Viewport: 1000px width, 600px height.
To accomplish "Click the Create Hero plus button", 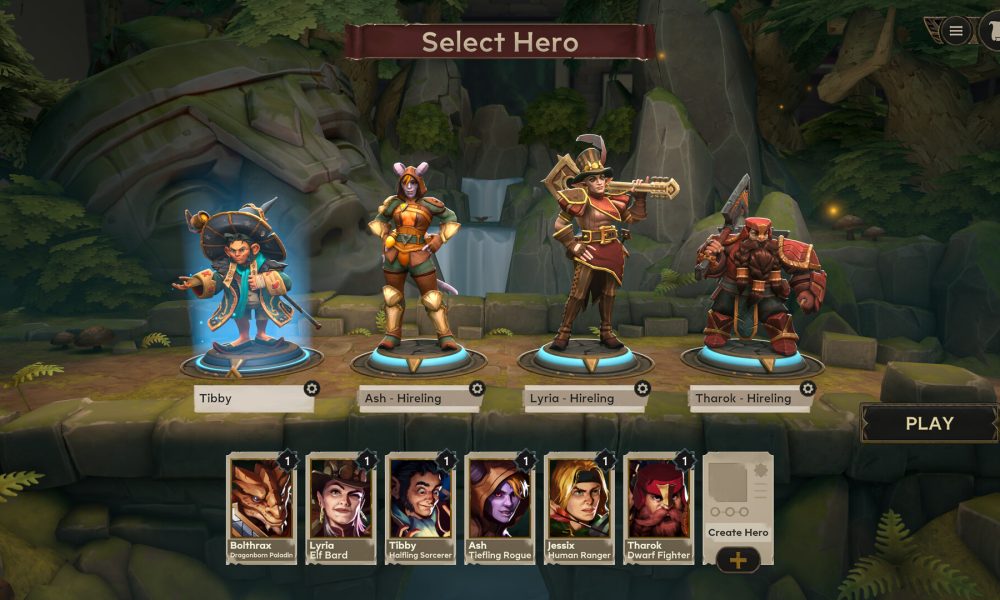I will click(738, 560).
